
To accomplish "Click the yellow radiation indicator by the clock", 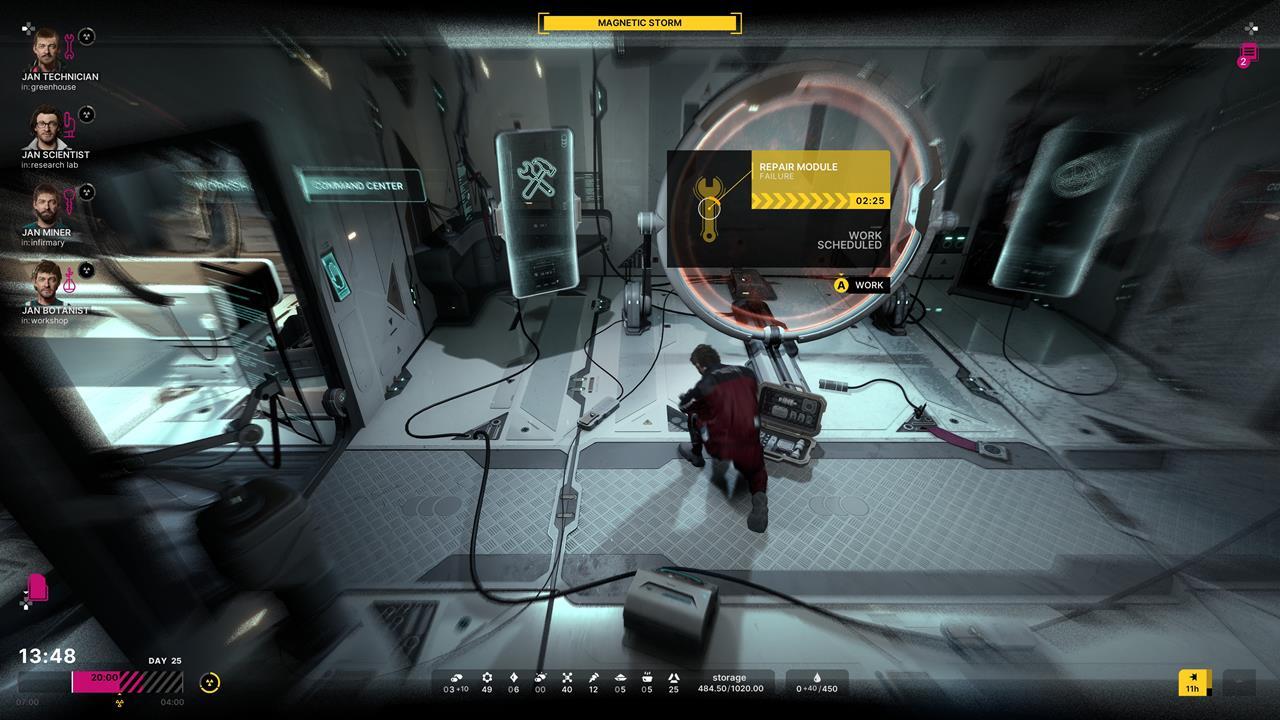I will 209,683.
